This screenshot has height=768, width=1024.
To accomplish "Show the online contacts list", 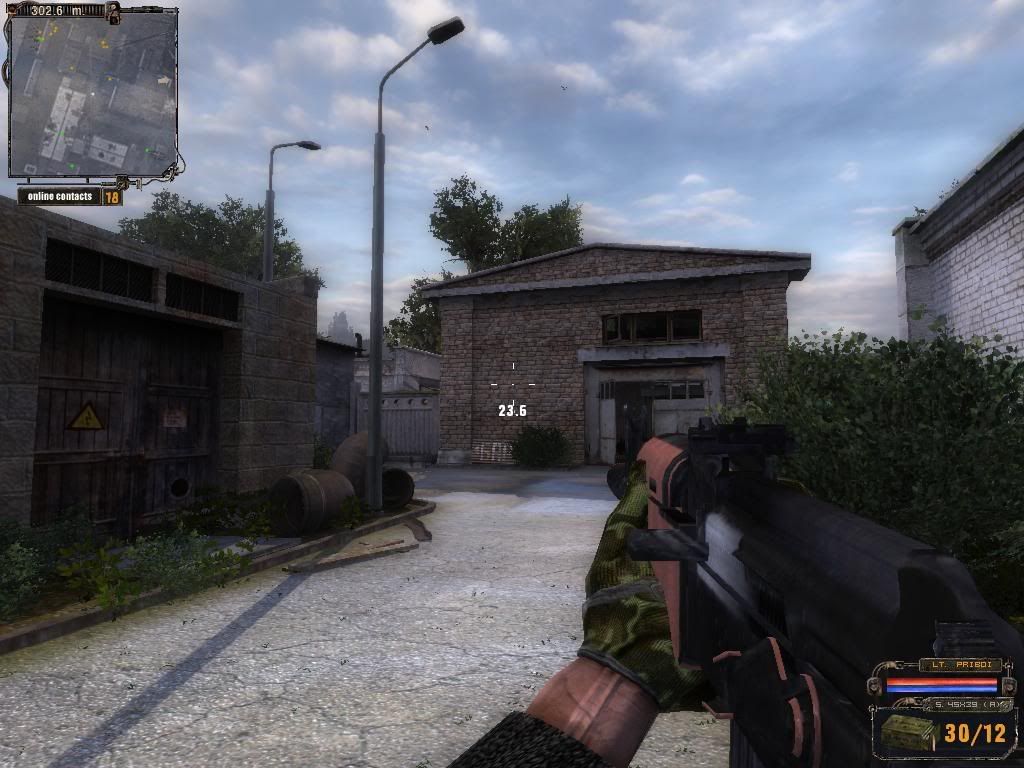I will [x=61, y=196].
